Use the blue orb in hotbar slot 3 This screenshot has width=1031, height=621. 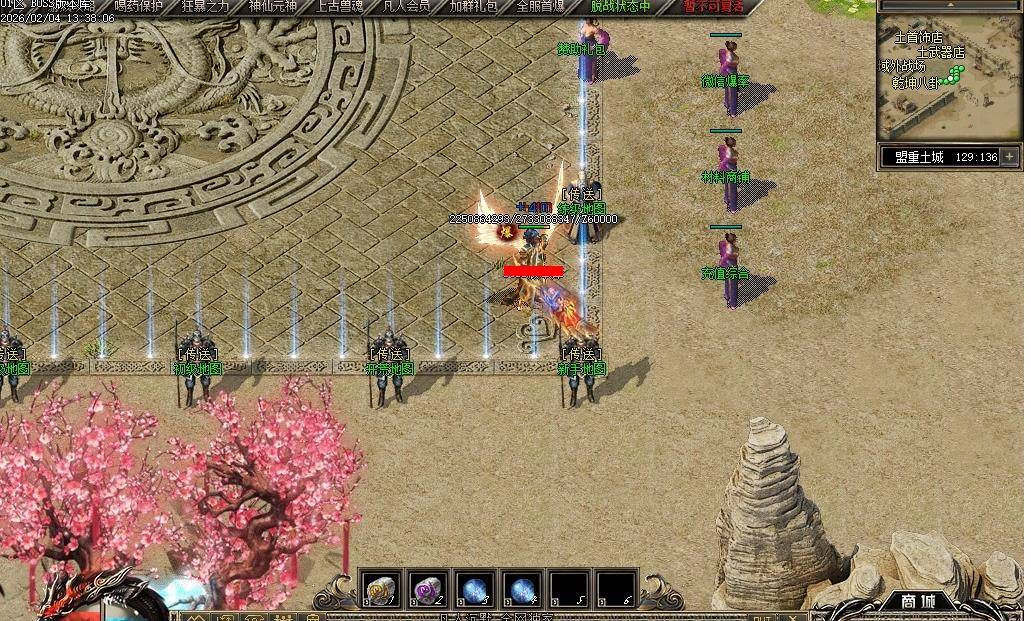click(x=474, y=590)
